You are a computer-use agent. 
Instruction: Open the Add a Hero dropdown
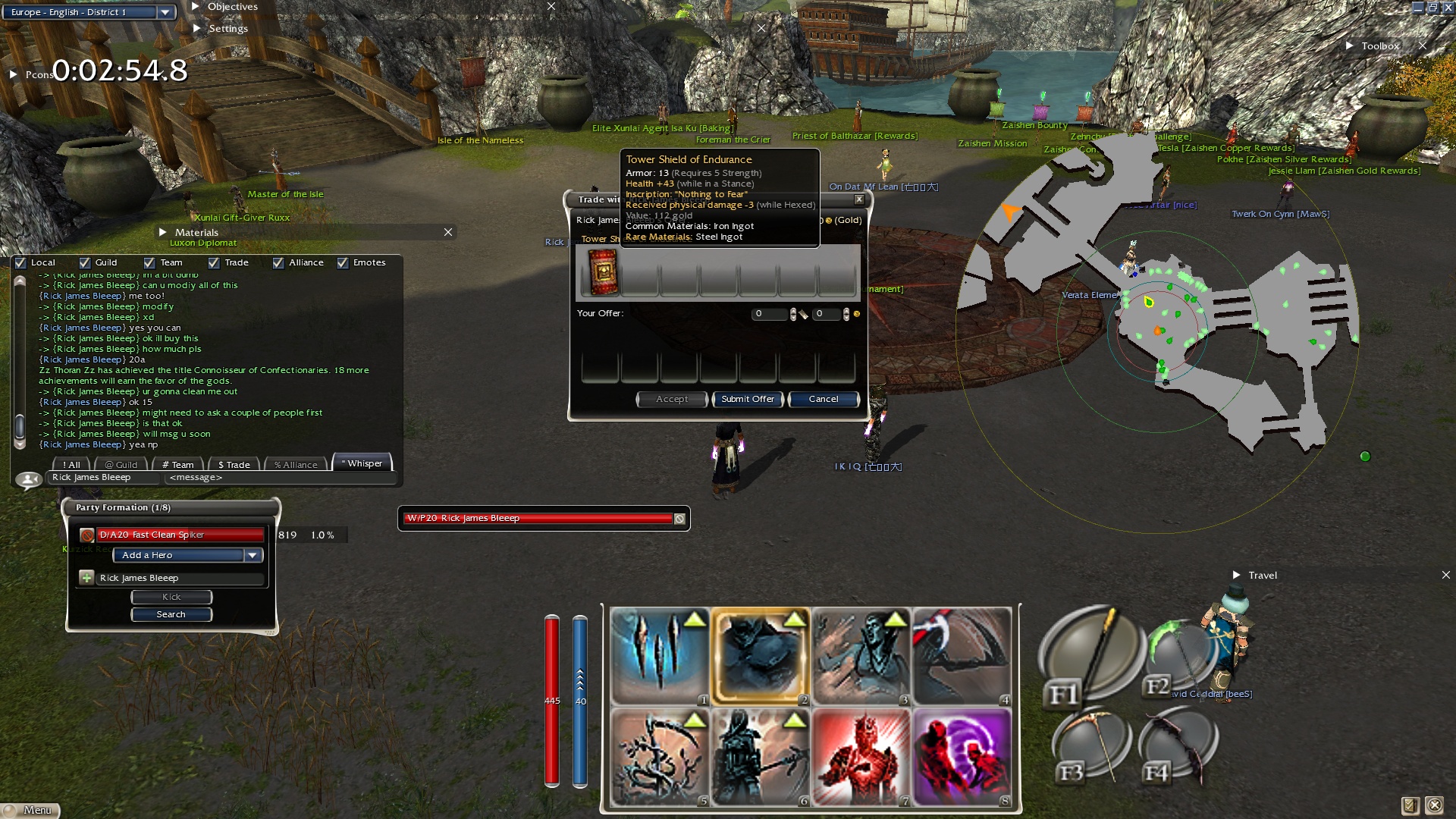pos(253,555)
